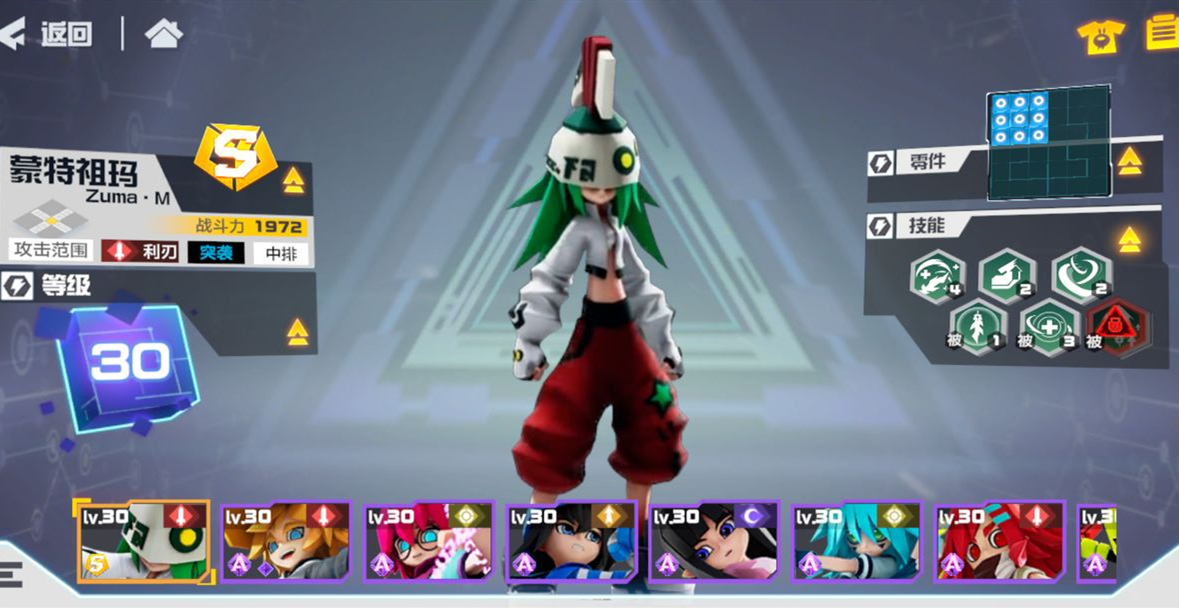Open the home screen via house icon
The height and width of the screenshot is (608, 1179).
pos(164,34)
